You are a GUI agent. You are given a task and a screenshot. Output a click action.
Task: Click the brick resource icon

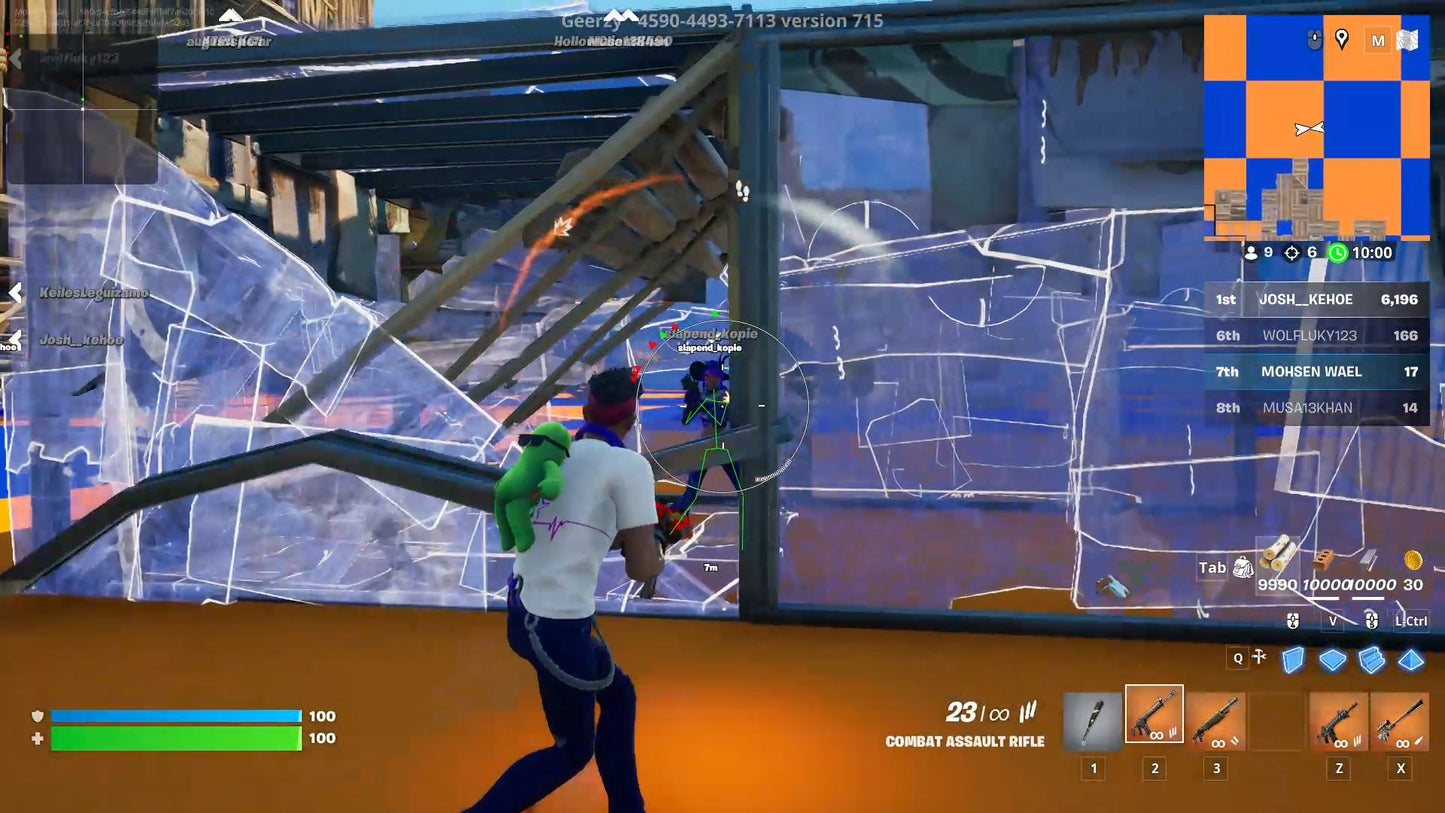tap(1322, 559)
